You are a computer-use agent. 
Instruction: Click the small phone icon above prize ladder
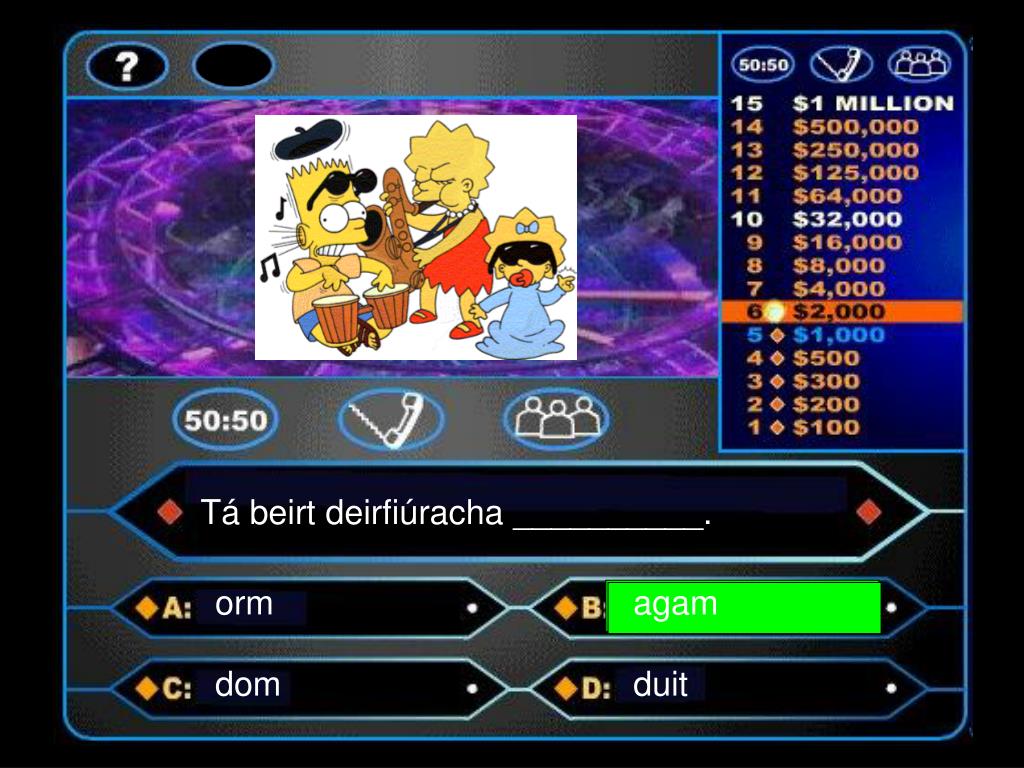(x=841, y=65)
